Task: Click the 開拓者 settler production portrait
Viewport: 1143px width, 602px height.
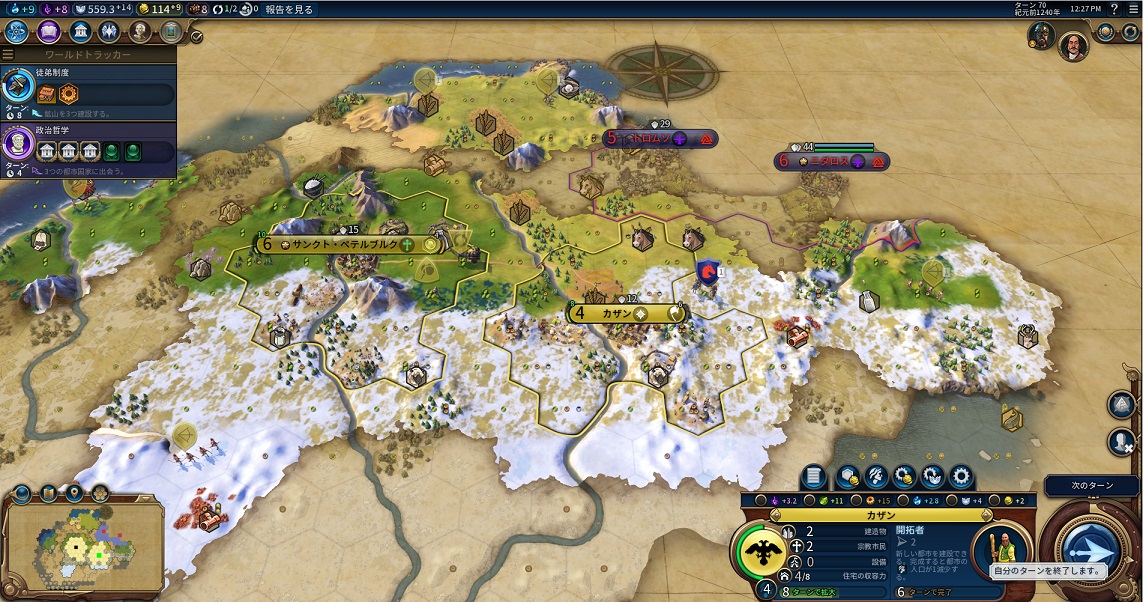Action: [x=1003, y=547]
